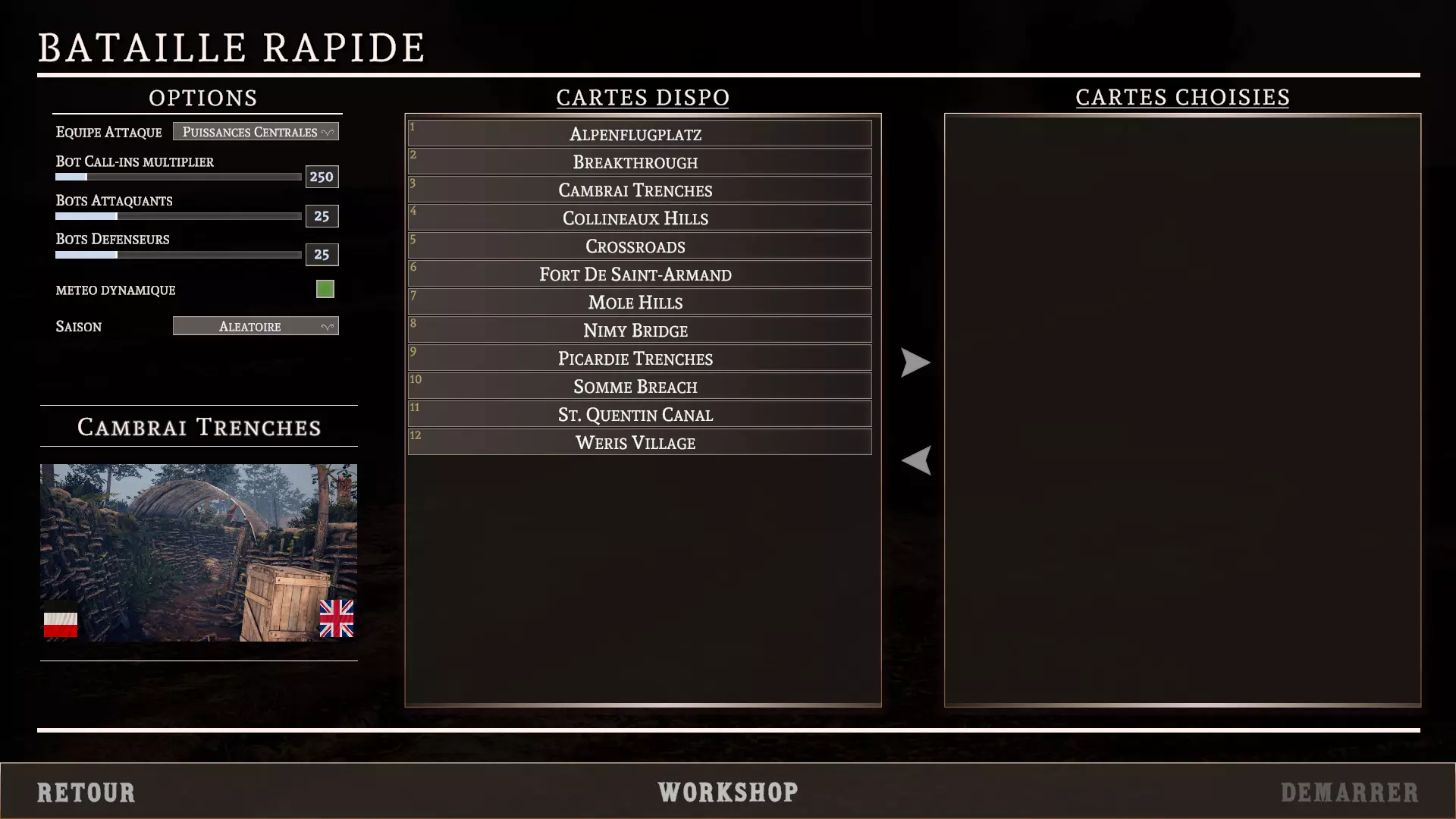The width and height of the screenshot is (1456, 819).
Task: Select the Weris Village map
Action: 639,443
